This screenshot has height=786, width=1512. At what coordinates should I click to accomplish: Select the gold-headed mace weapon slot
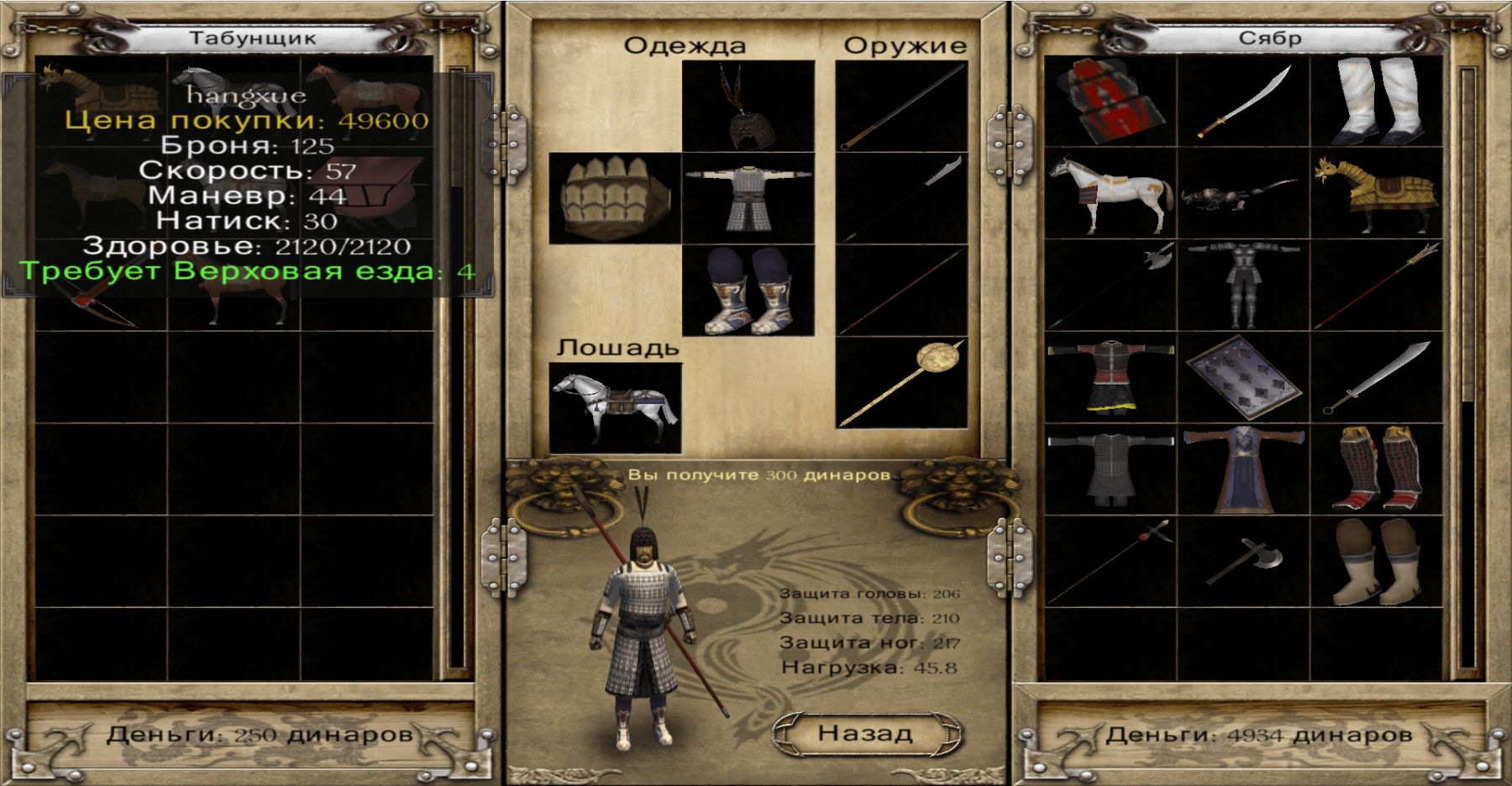(902, 383)
